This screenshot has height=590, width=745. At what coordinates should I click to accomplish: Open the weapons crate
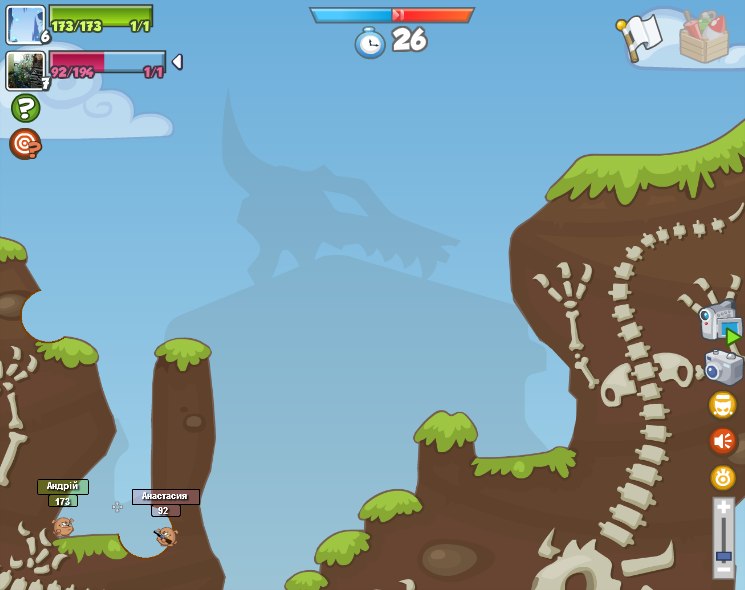tap(703, 37)
